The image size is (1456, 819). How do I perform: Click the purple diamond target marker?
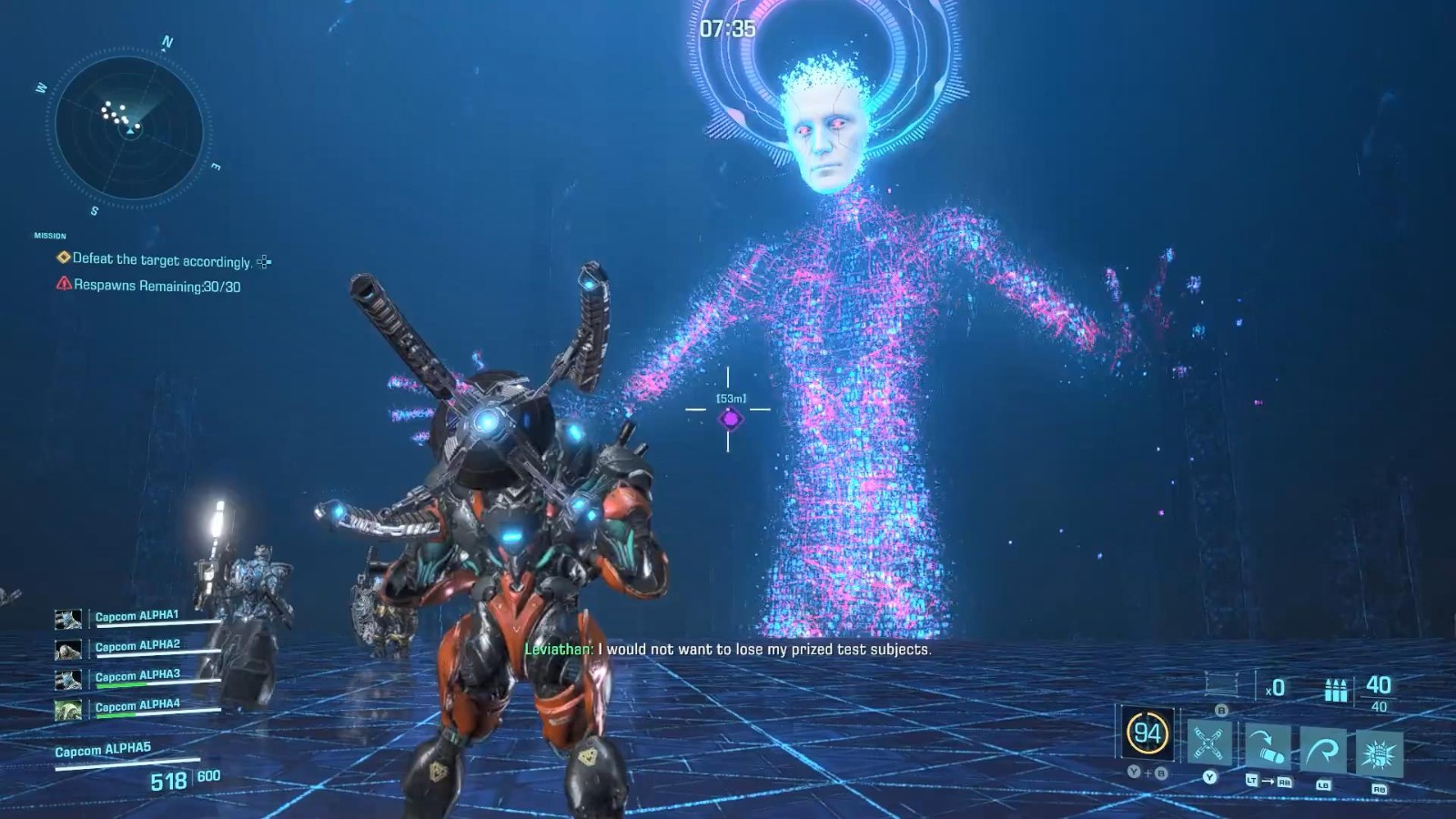click(730, 419)
